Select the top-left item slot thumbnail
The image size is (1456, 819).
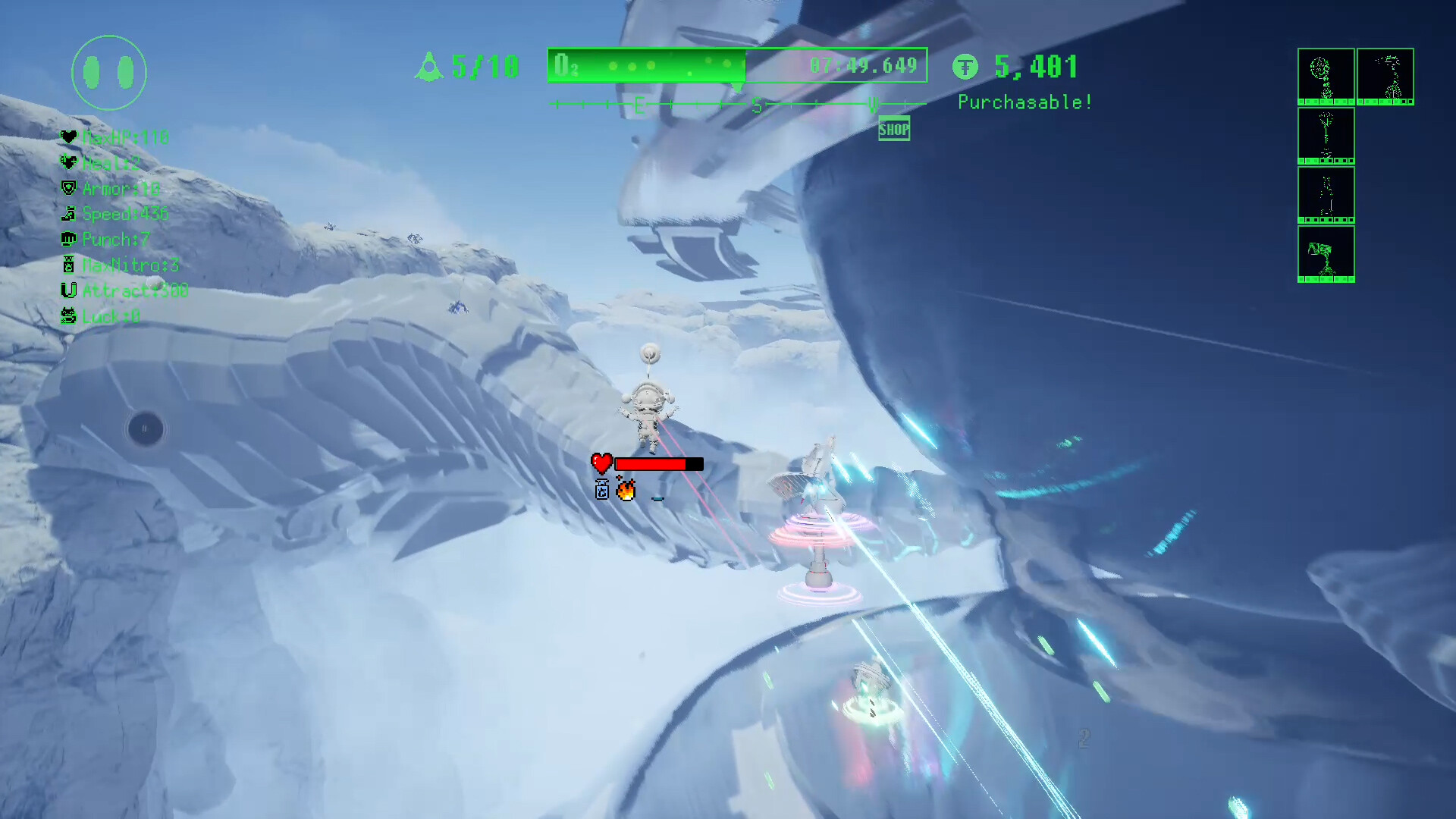pyautogui.click(x=1326, y=76)
